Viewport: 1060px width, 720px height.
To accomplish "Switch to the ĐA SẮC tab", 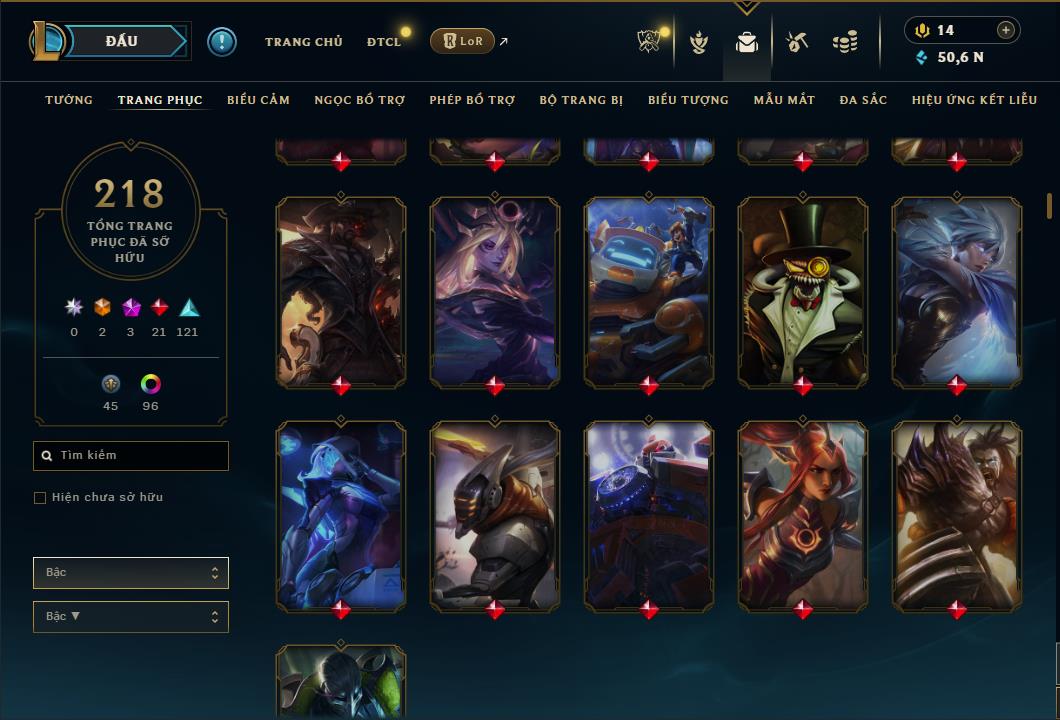I will [x=863, y=100].
